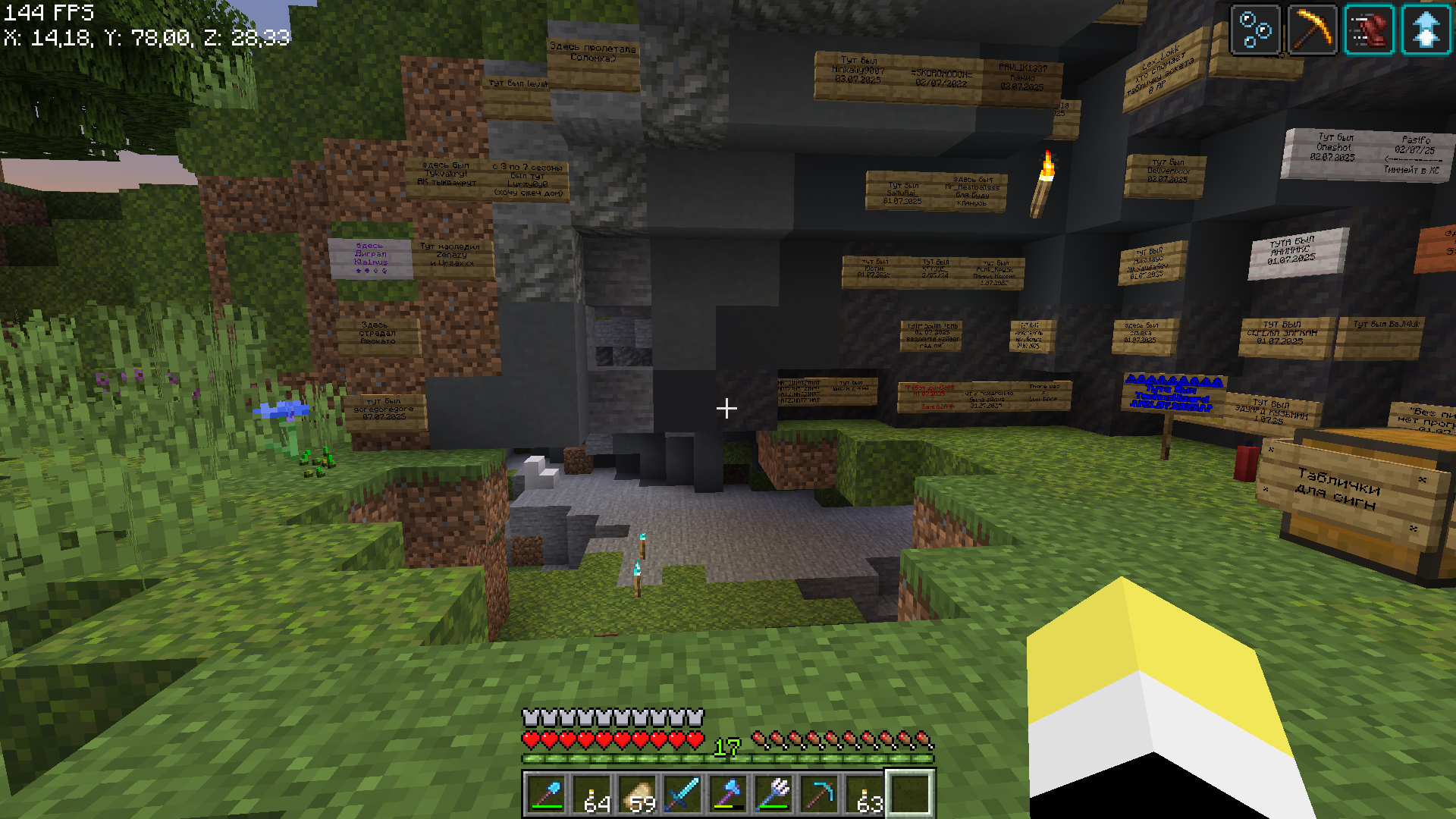Equip the diamond sword from the hotbar
Image resolution: width=1456 pixels, height=819 pixels.
coord(683,794)
